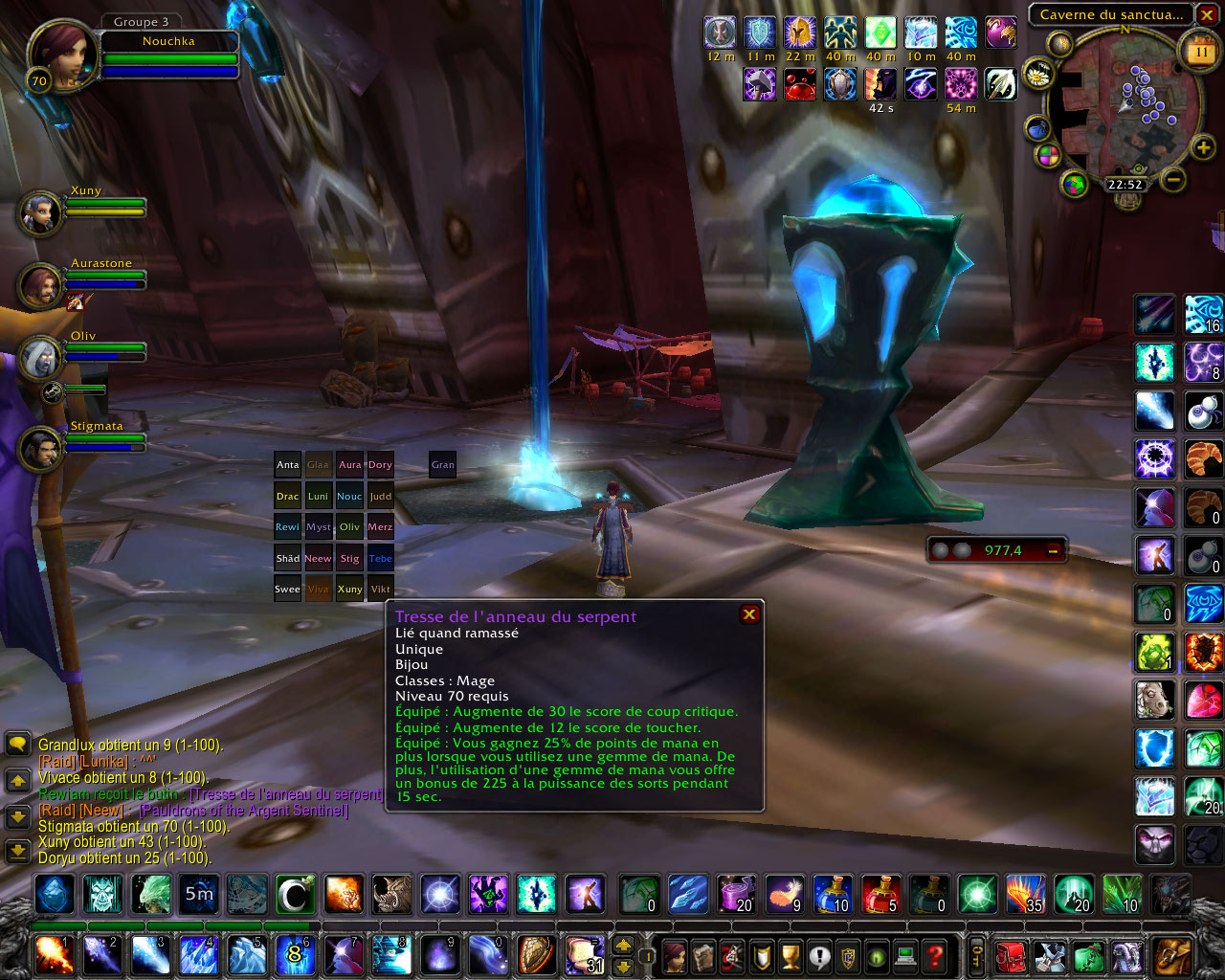This screenshot has width=1225, height=980.
Task: Close the Tresse de l'anneau du serpent tooltip
Action: [x=749, y=614]
